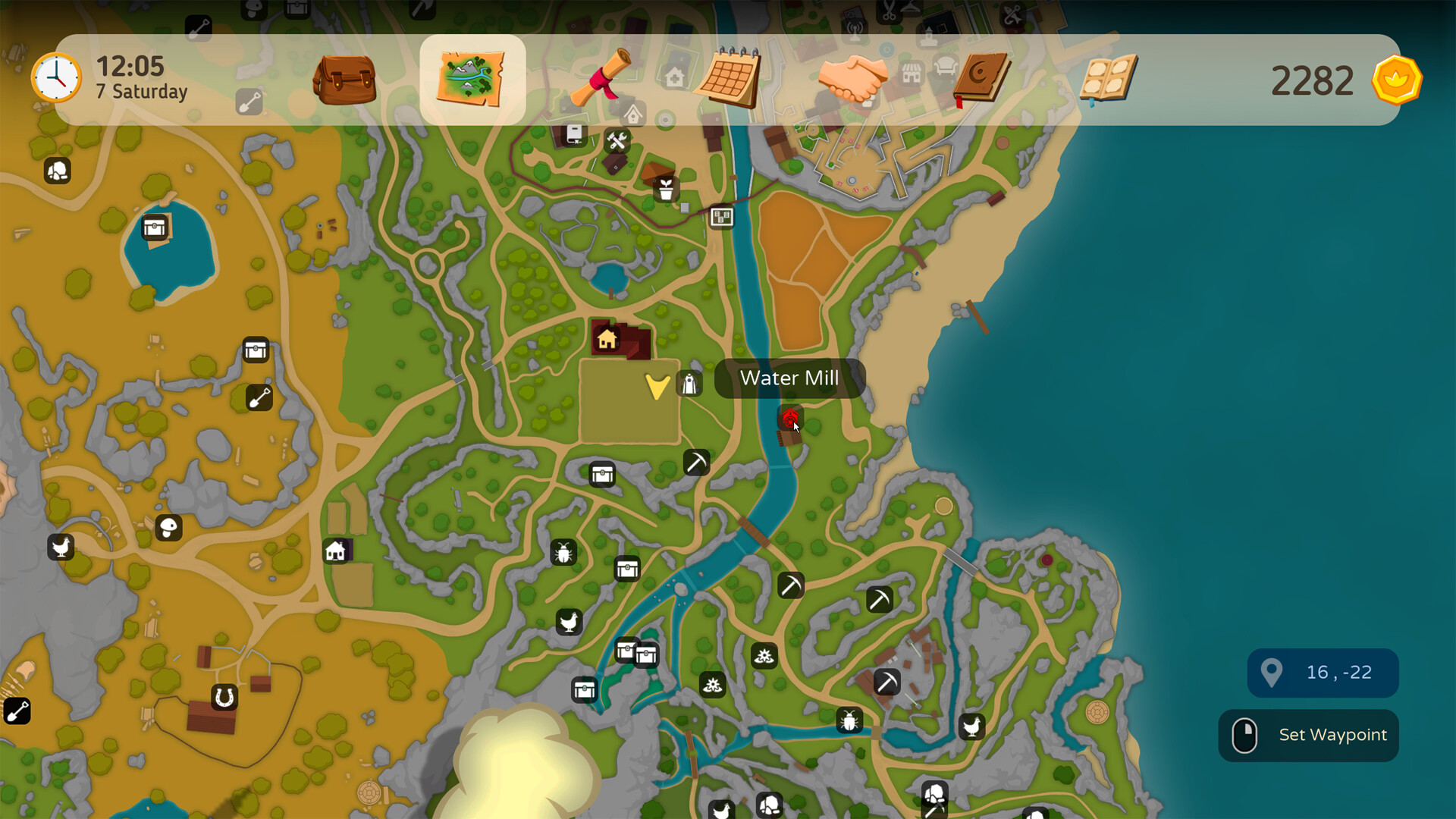Open the calendar
Screen dimensions: 1456x819
[x=726, y=76]
